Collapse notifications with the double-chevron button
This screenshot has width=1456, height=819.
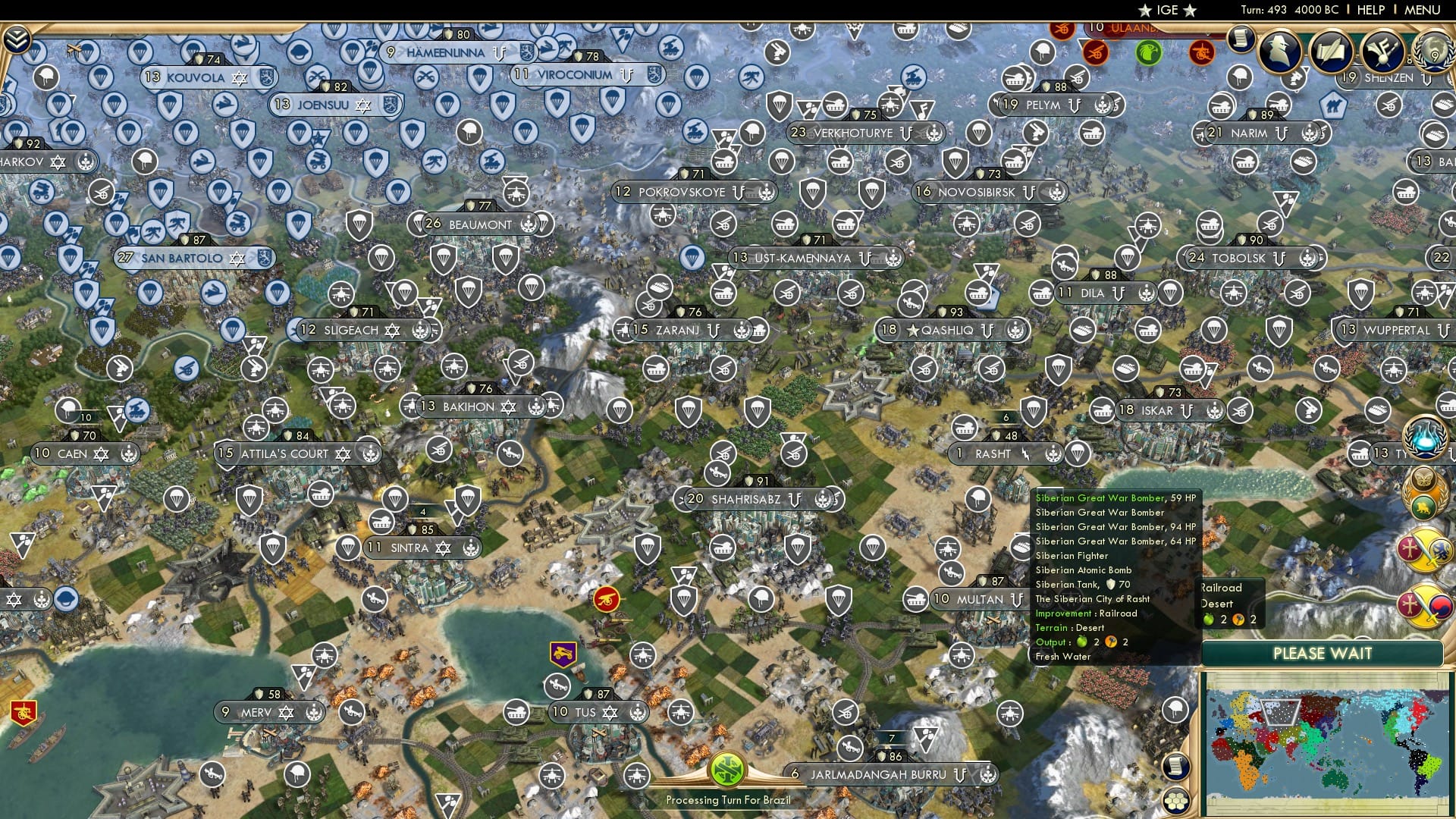coord(17,39)
